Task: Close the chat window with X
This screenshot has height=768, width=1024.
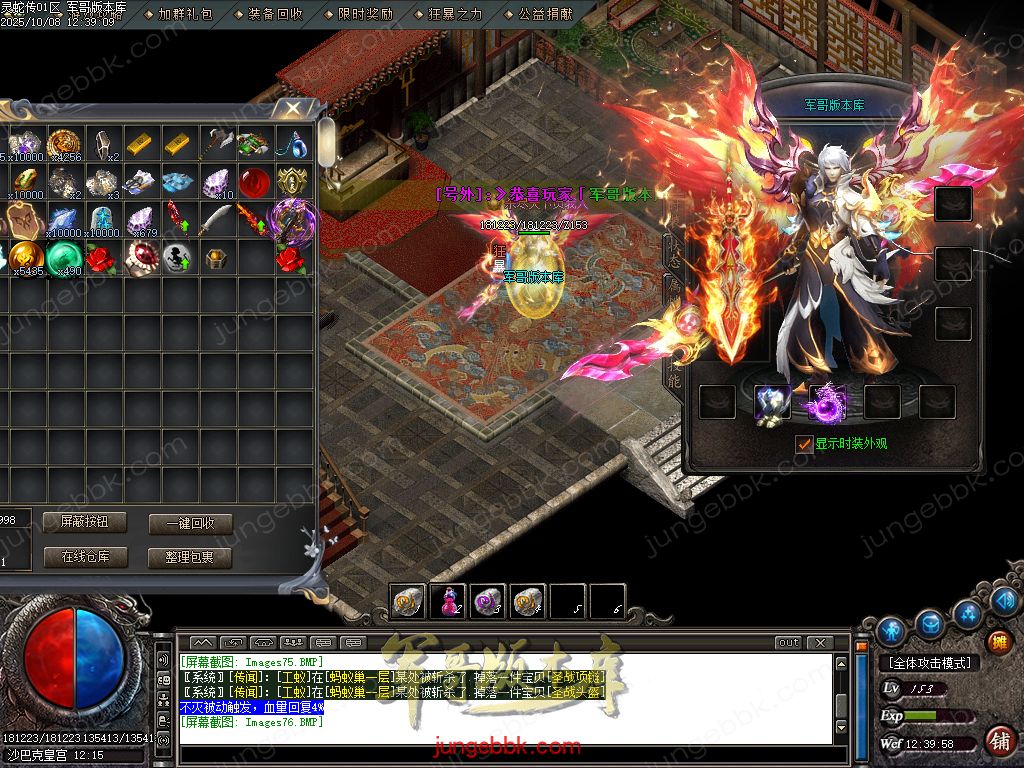Action: pyautogui.click(x=819, y=642)
